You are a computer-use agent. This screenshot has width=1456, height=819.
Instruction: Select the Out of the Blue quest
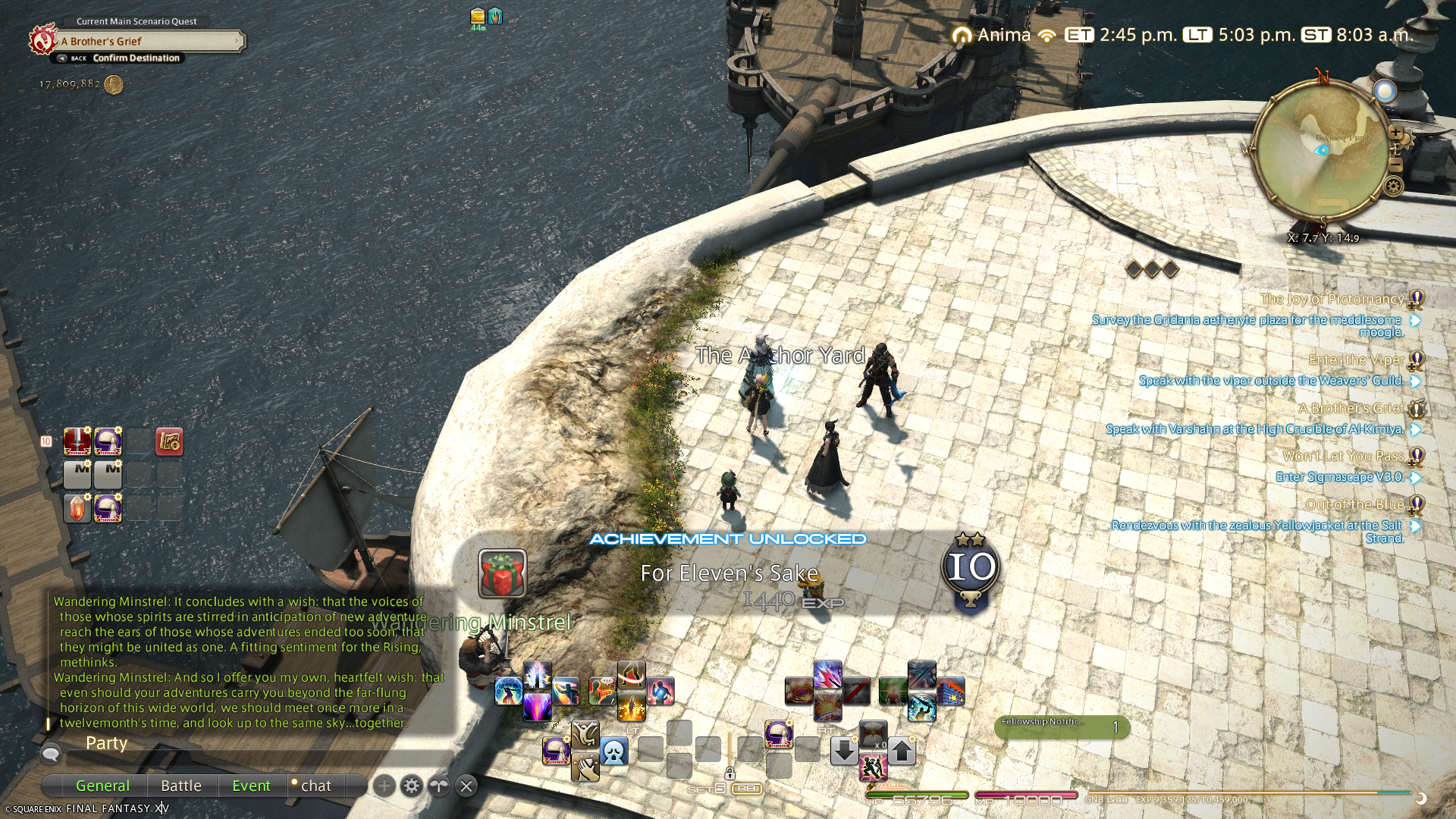click(x=1354, y=504)
